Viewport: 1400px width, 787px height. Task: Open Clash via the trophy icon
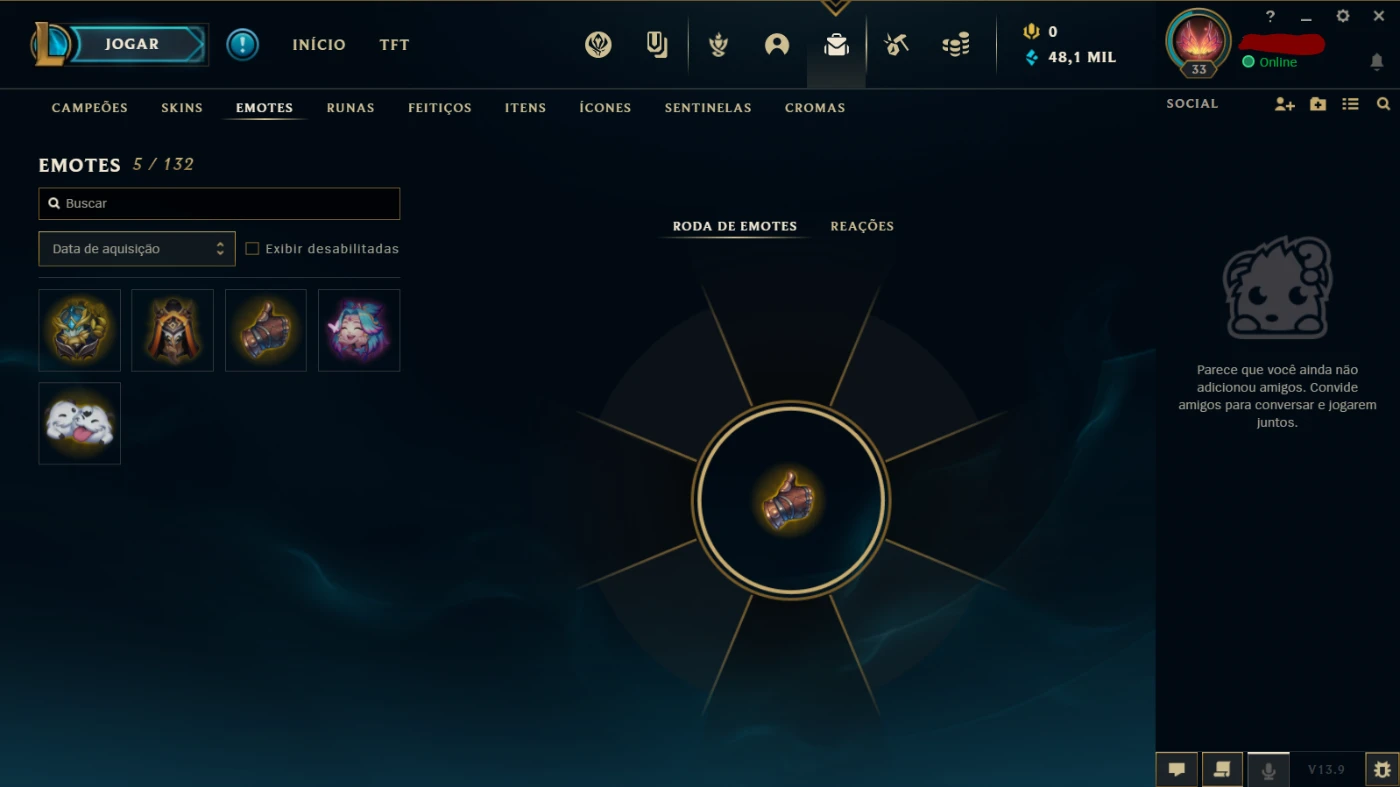tap(718, 44)
